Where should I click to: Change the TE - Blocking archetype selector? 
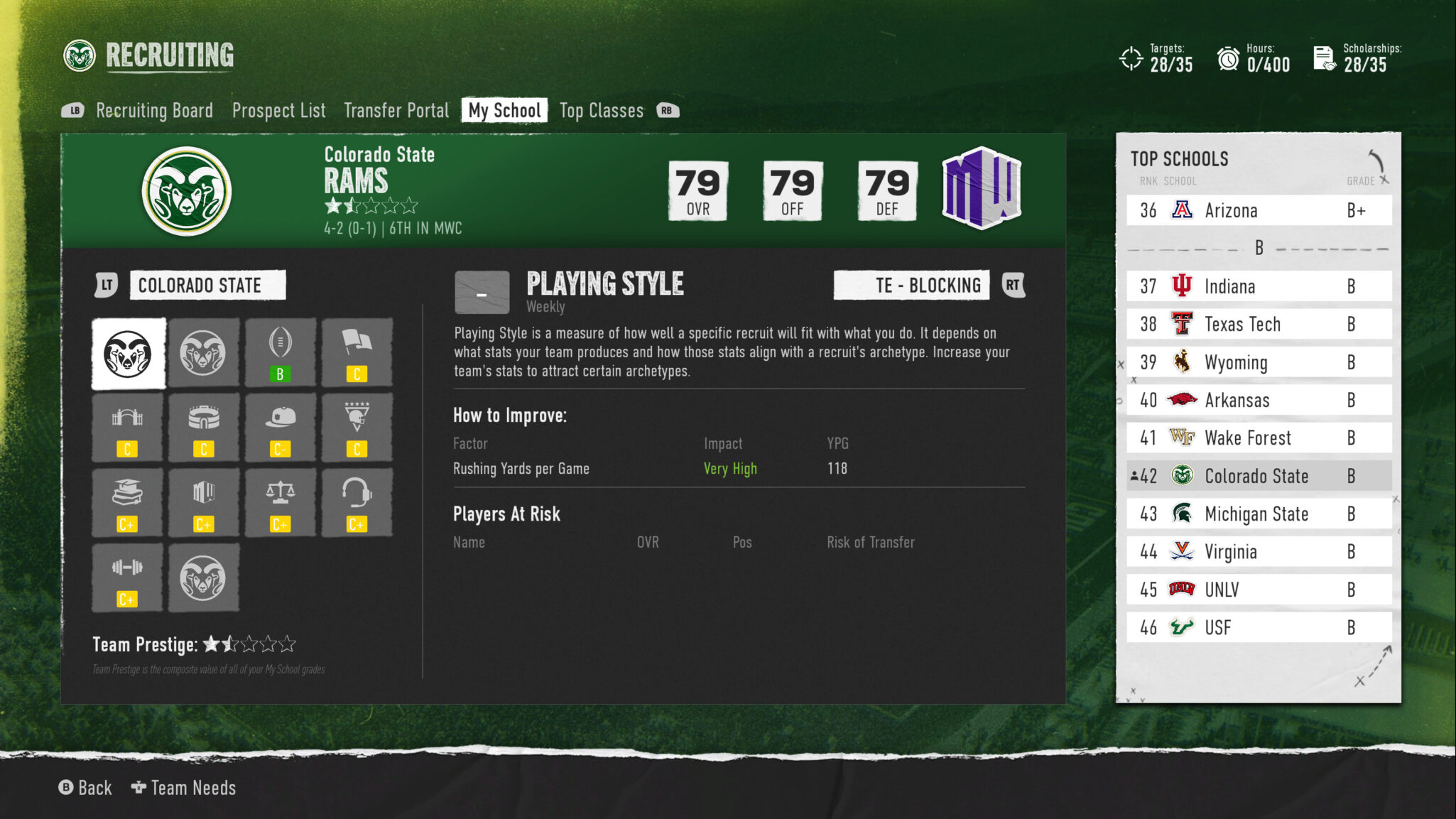(911, 286)
